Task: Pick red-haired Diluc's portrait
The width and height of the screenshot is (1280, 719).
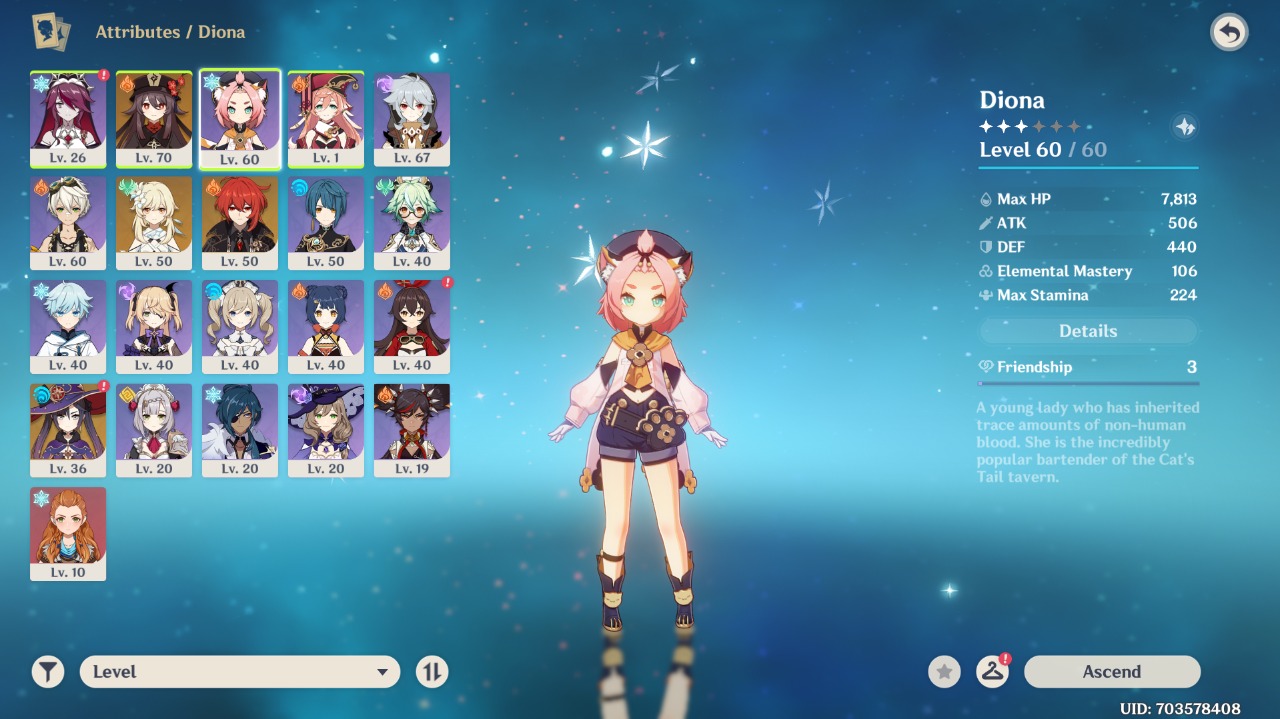Action: 240,222
